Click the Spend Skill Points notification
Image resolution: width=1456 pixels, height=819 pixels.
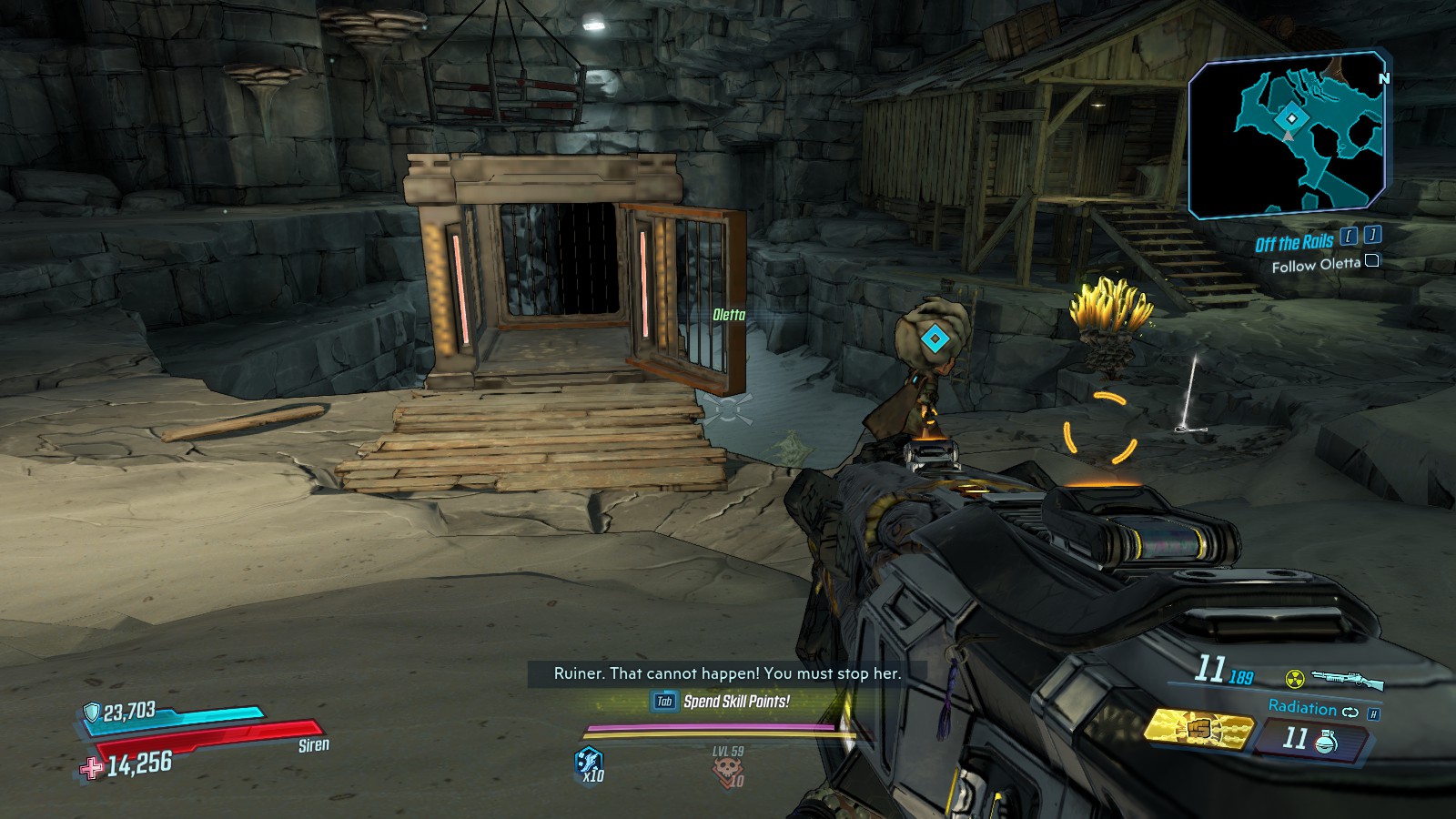pos(735,702)
